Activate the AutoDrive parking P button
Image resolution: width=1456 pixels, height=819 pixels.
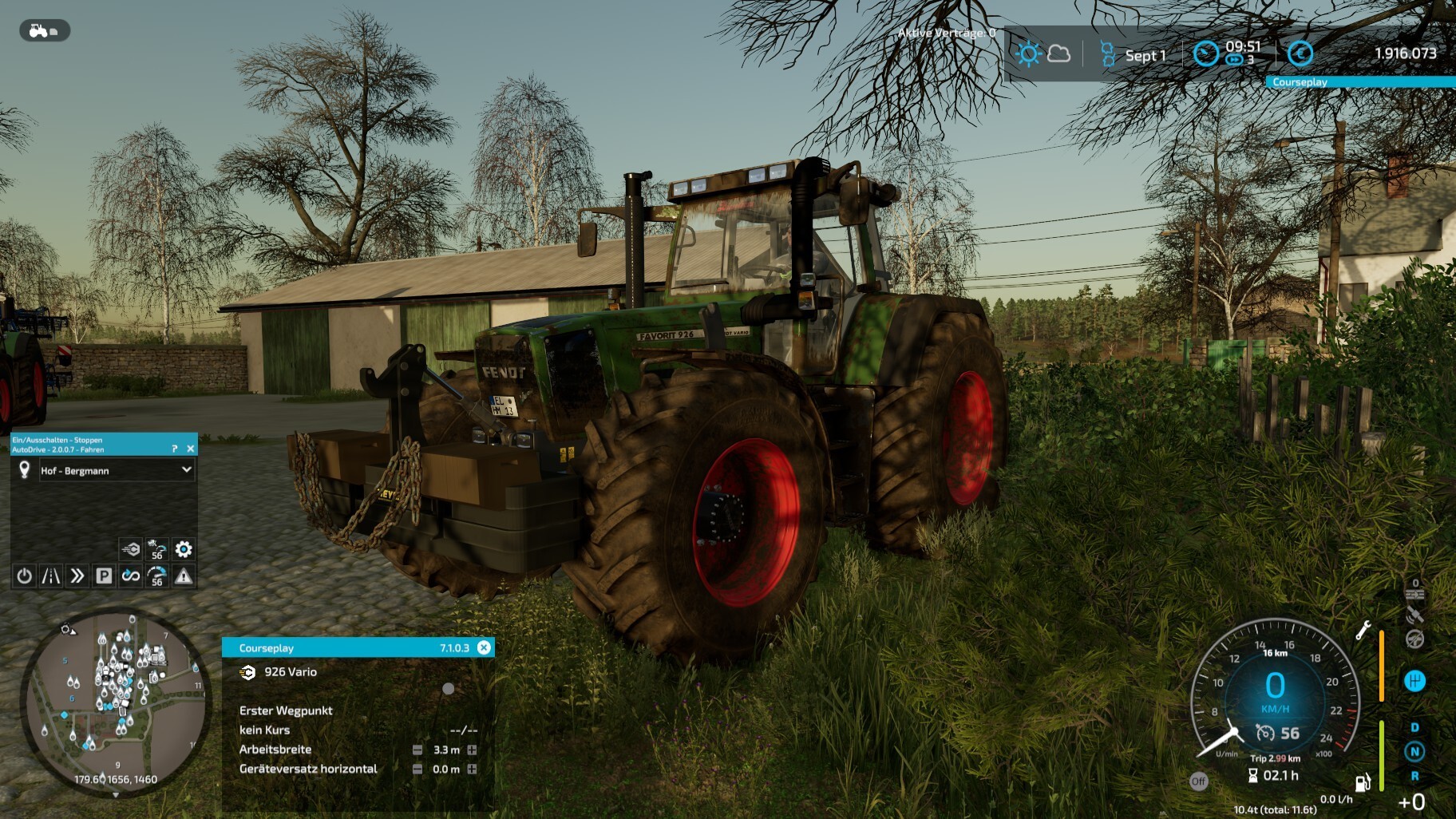(x=104, y=576)
